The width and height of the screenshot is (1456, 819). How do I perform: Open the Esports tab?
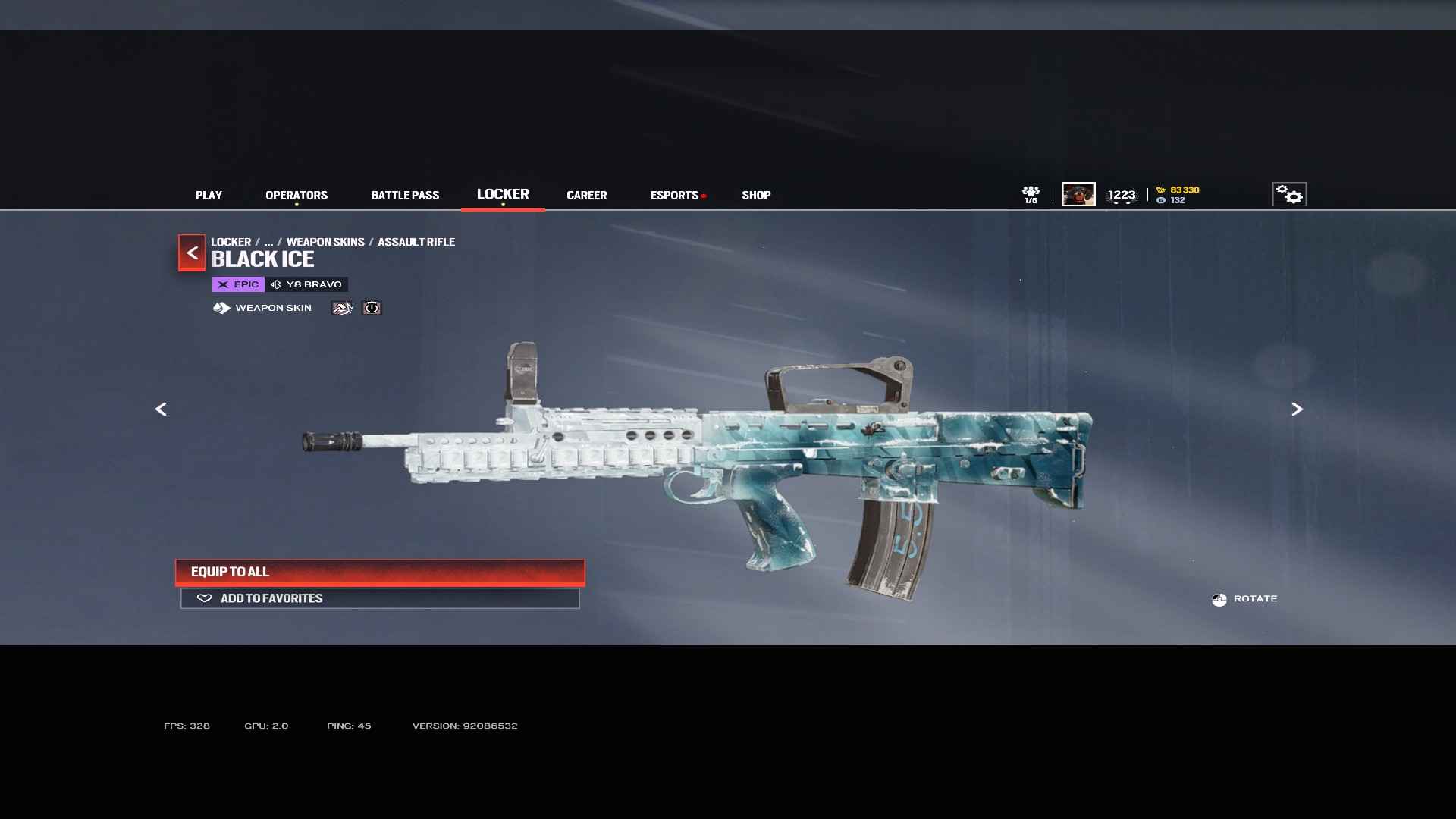coord(674,195)
